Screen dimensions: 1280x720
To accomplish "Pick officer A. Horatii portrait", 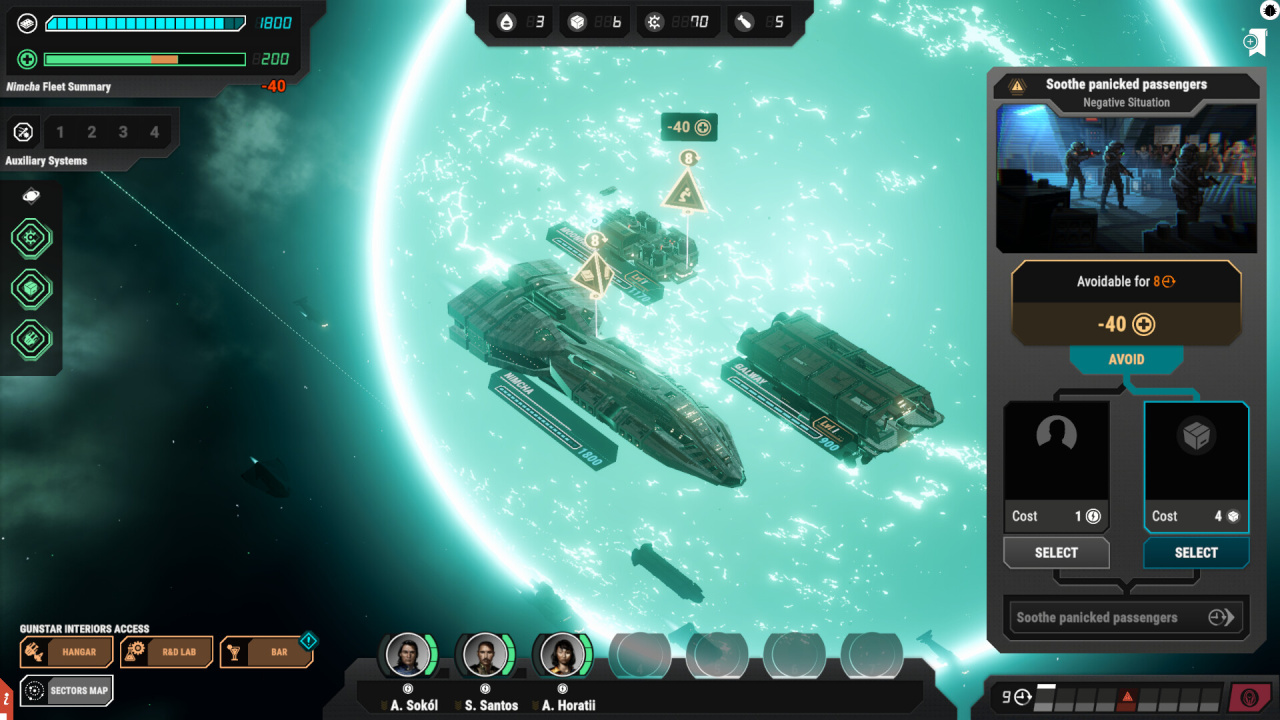I will point(563,655).
